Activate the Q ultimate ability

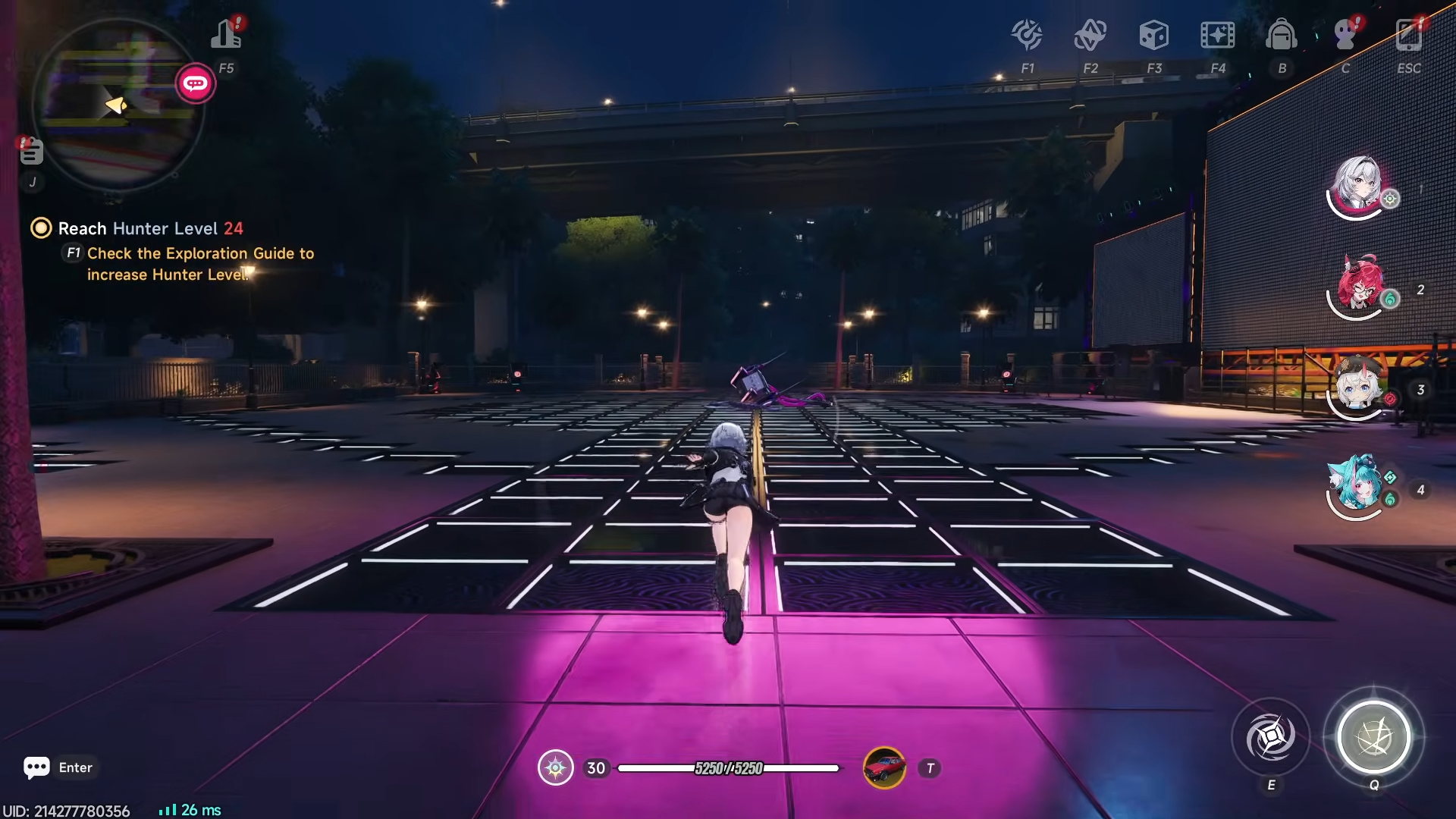point(1373,737)
